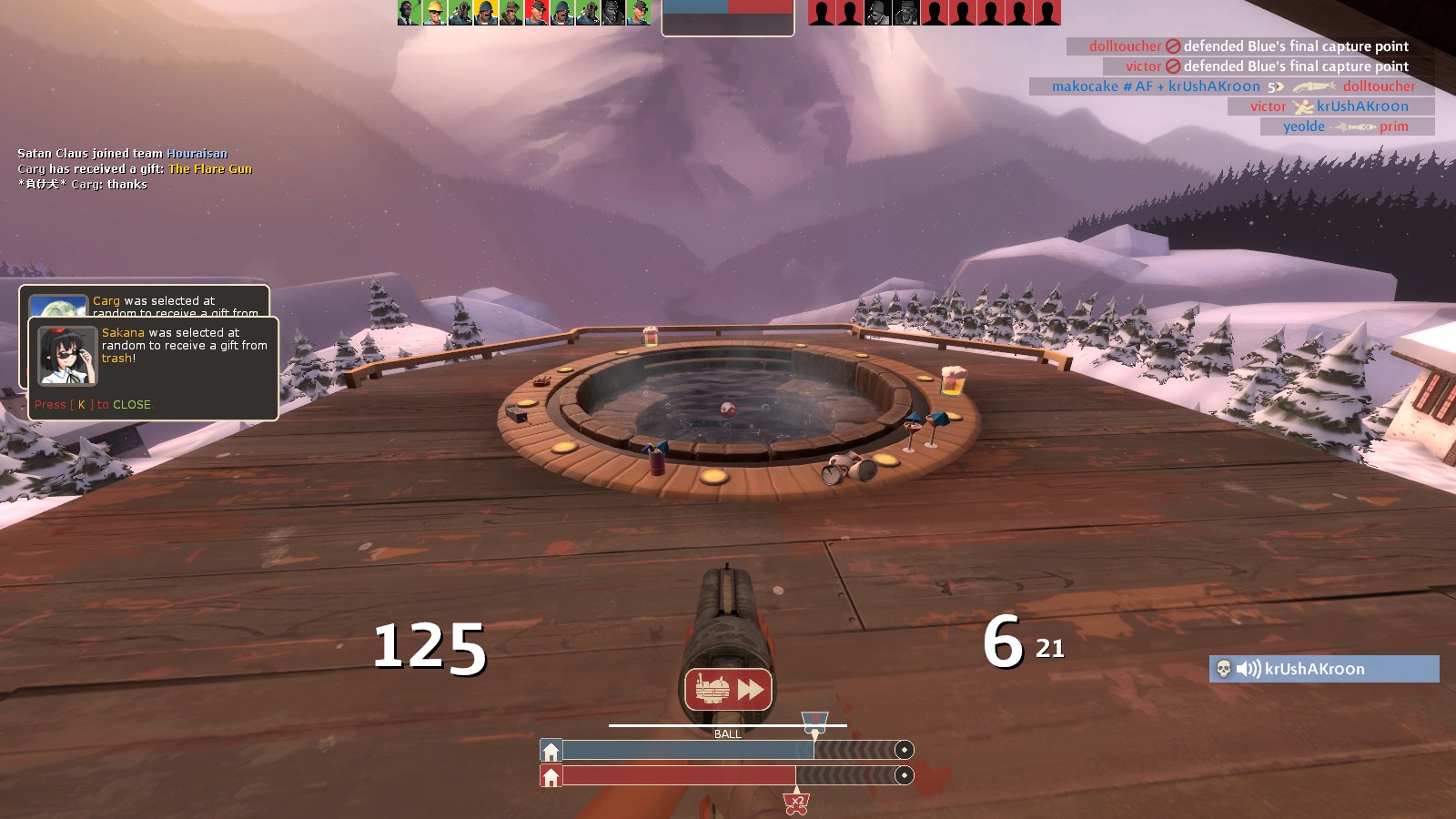This screenshot has width=1456, height=819.
Task: Click the blue payload cart marker above the track
Action: click(x=814, y=722)
